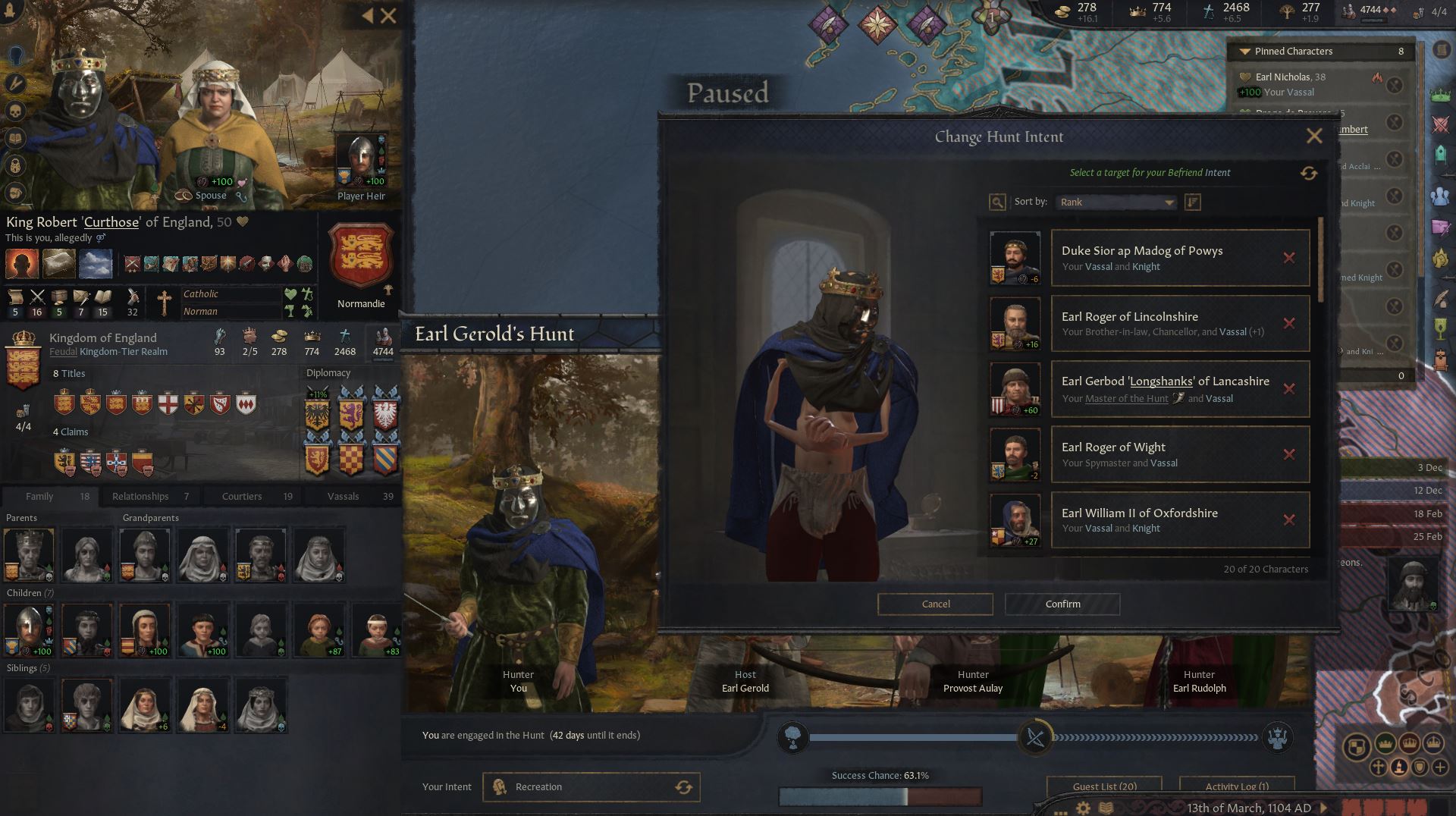Viewport: 1456px width, 816px height.
Task: Toggle the sort order icon beside the Rank dropdown
Action: click(1192, 202)
